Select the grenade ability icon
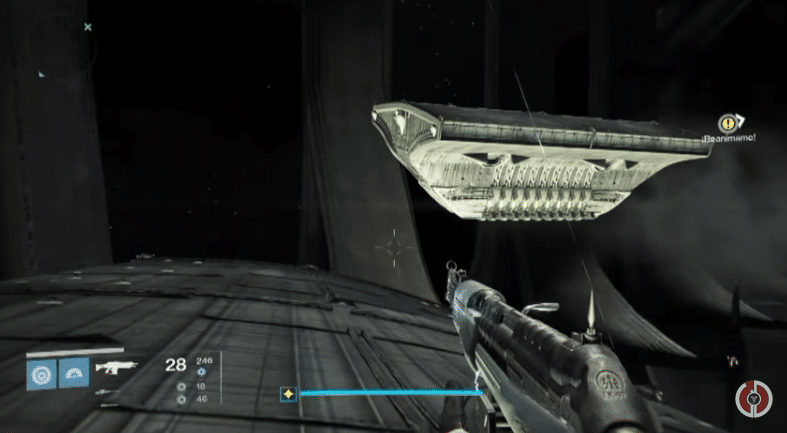Viewport: 787px width, 433px height. [41, 374]
